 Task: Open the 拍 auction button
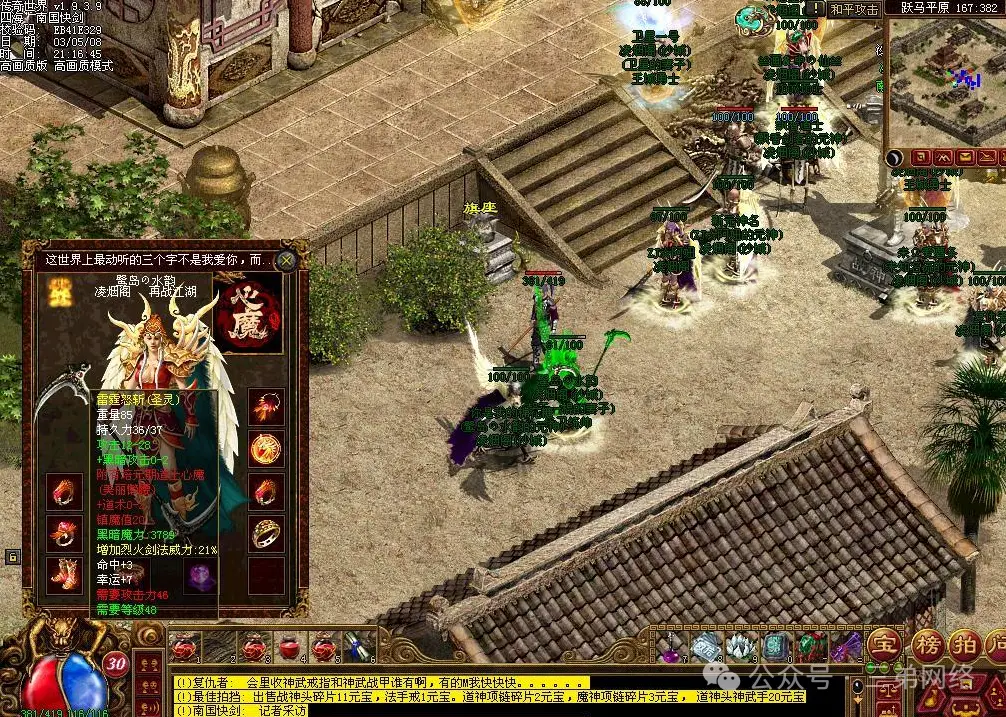[965, 644]
